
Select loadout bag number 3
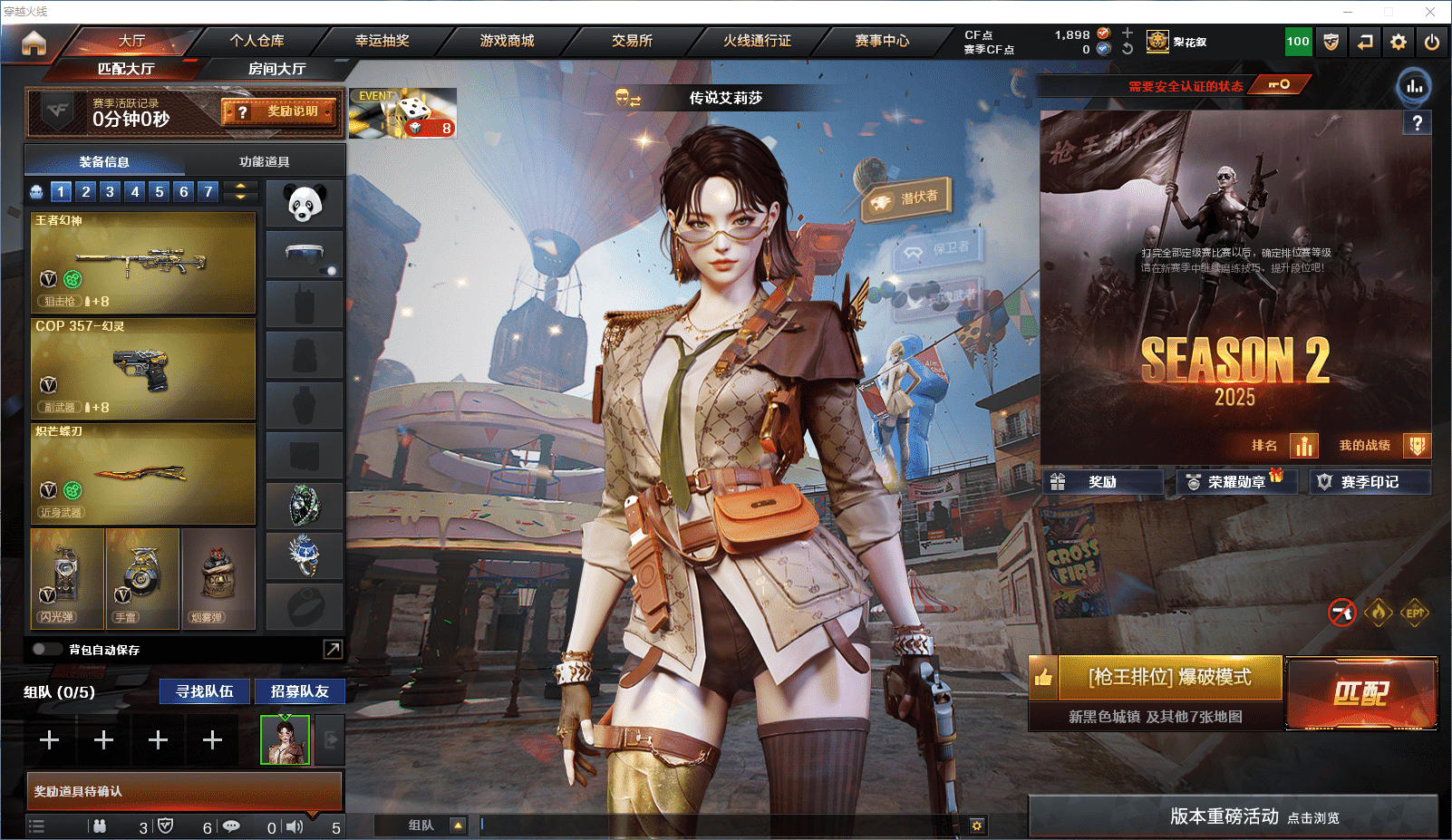[110, 191]
